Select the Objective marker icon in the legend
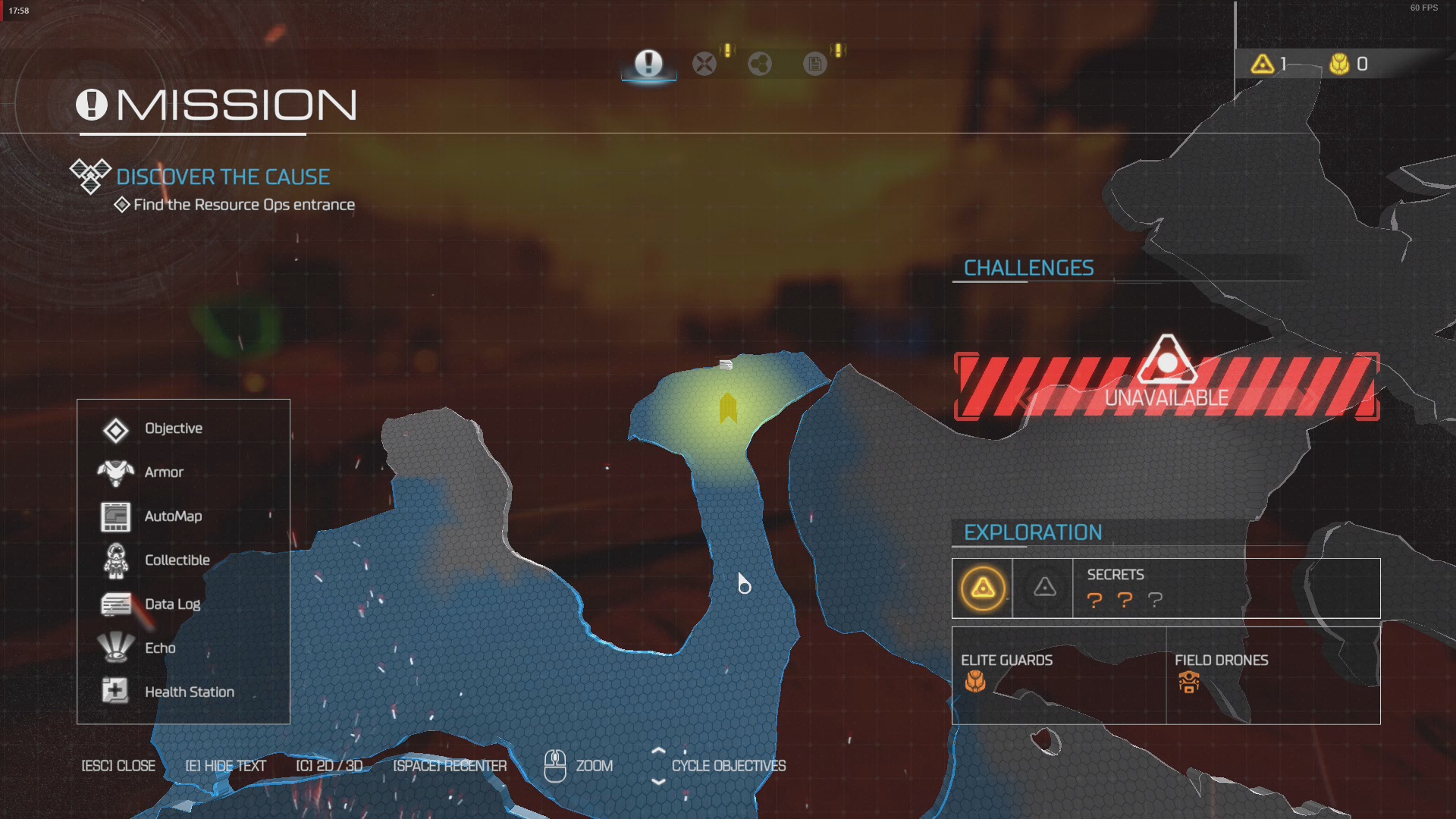 (x=115, y=428)
